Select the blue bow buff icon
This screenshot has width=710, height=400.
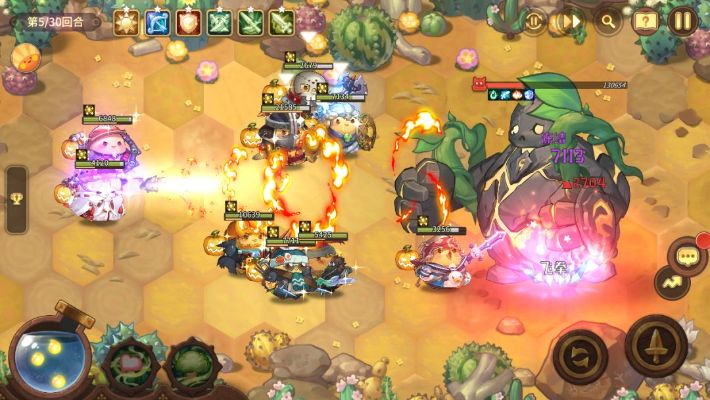coord(156,20)
